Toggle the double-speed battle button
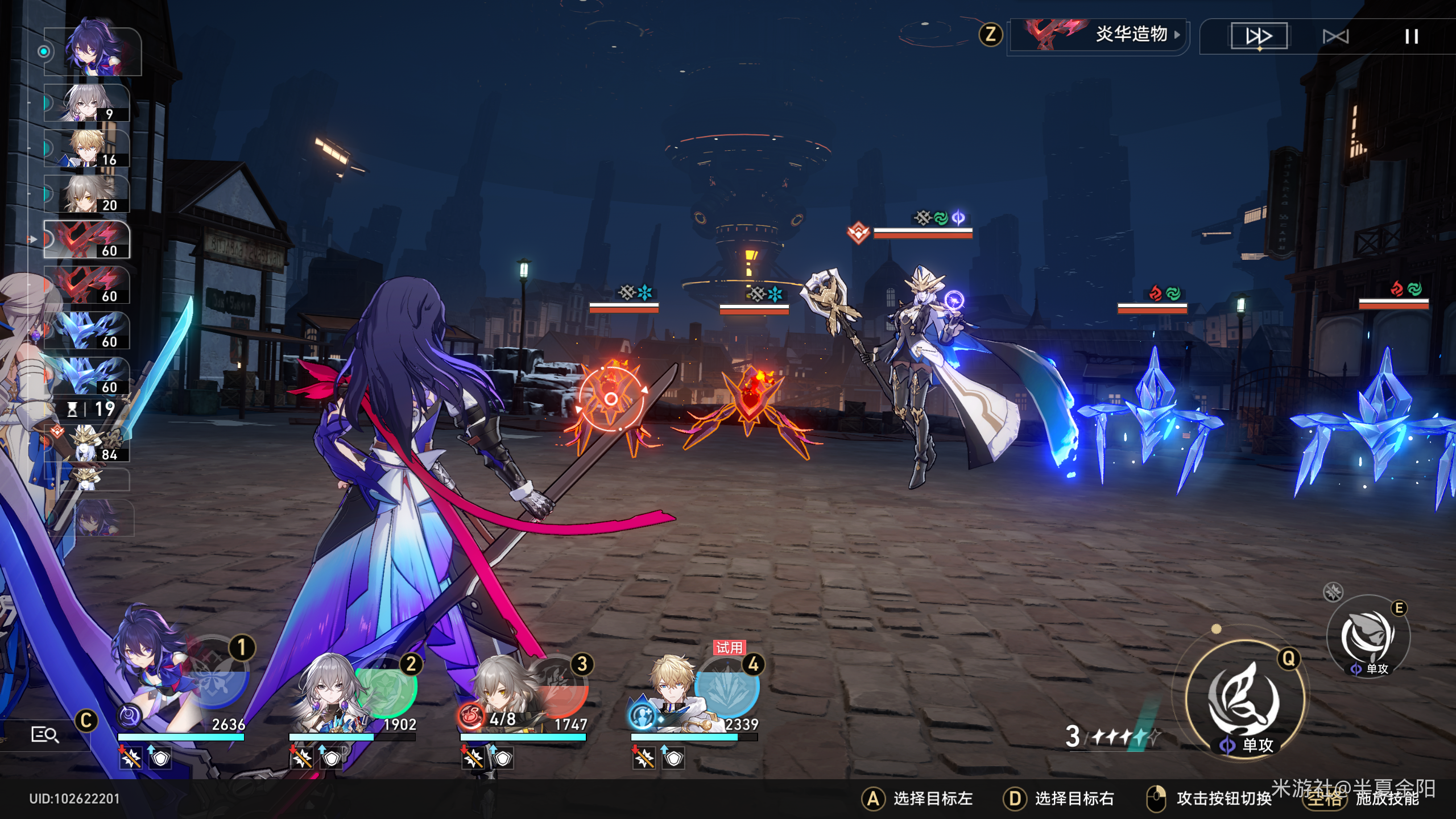This screenshot has width=1456, height=819. click(1259, 36)
